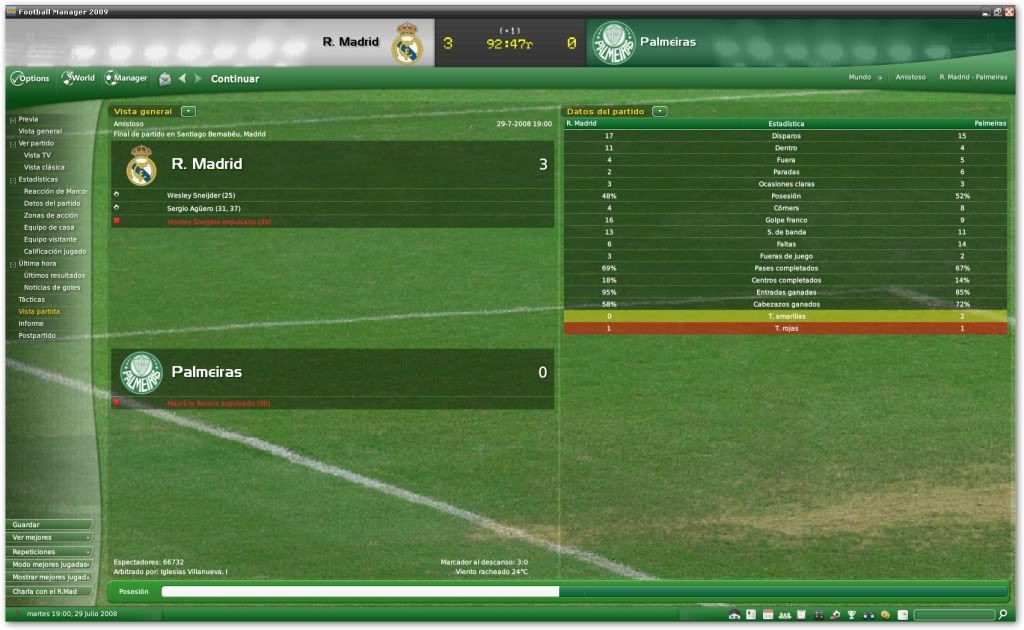Go to Tácticas
The width and height of the screenshot is (1024, 630).
click(x=32, y=299)
